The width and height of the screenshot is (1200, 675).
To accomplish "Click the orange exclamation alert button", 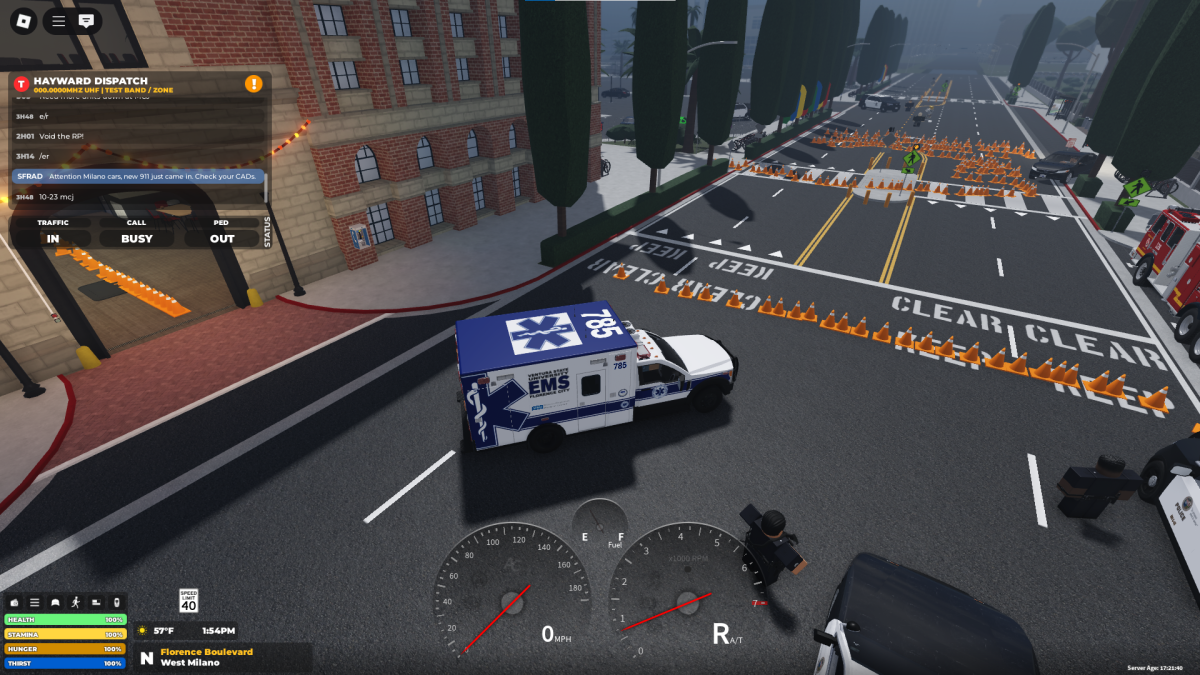I will click(254, 84).
